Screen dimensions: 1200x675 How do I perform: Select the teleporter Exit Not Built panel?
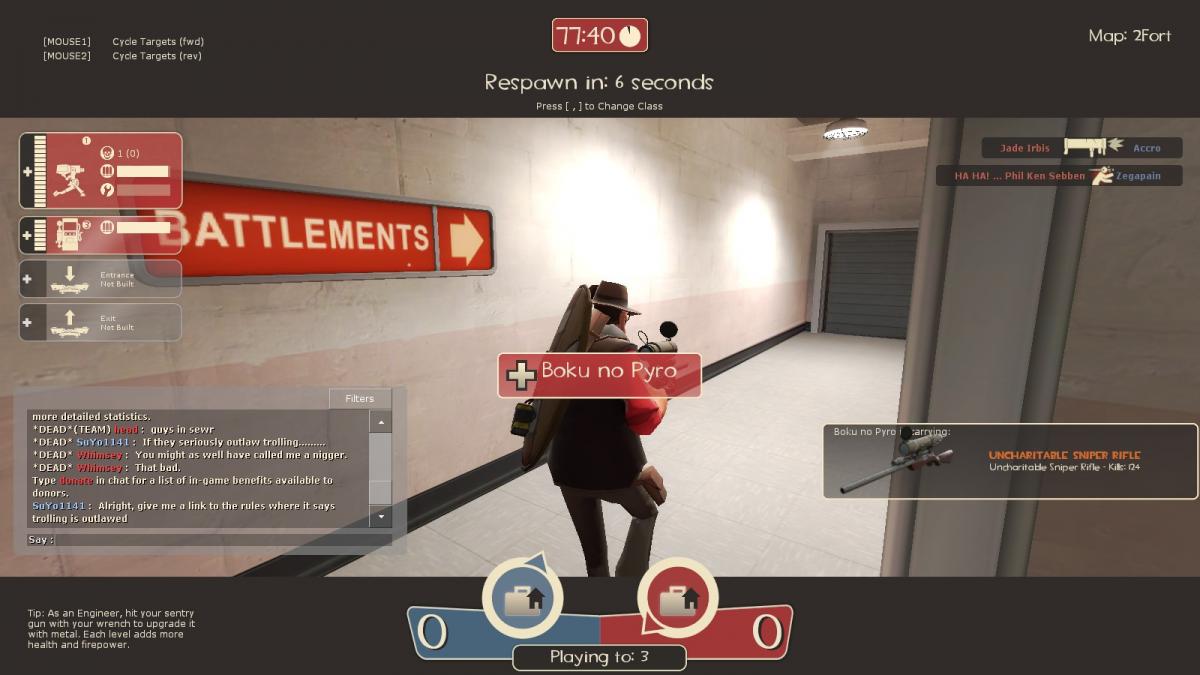pos(101,322)
